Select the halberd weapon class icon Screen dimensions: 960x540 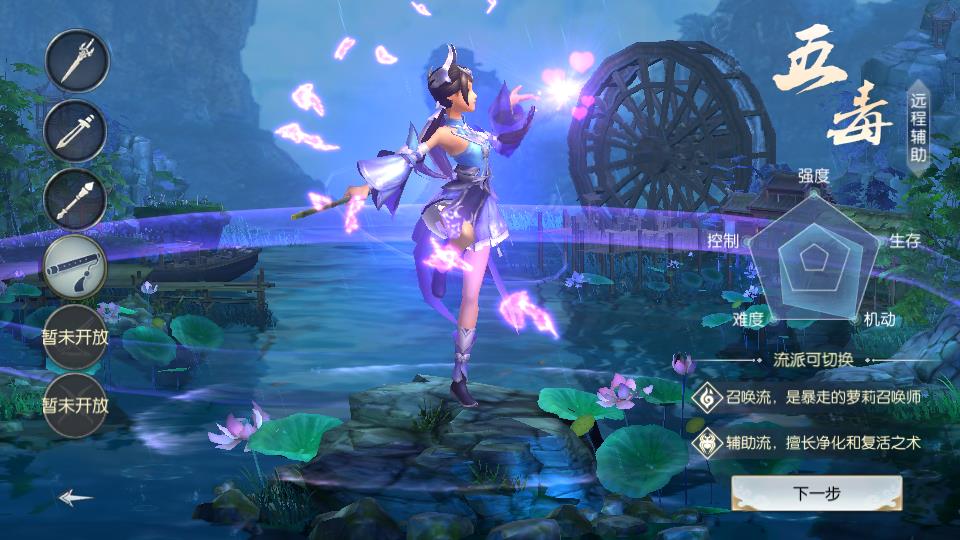click(x=76, y=61)
